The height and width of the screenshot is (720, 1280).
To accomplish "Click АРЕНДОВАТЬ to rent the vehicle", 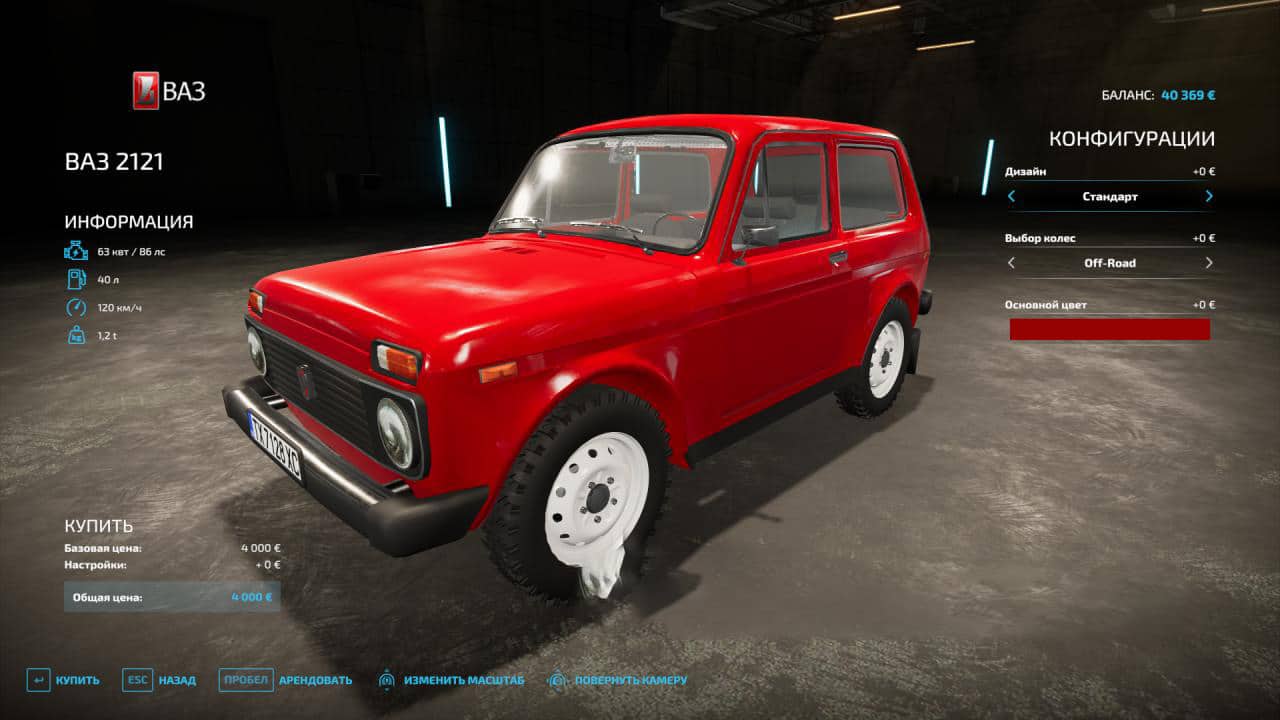I will pyautogui.click(x=316, y=679).
